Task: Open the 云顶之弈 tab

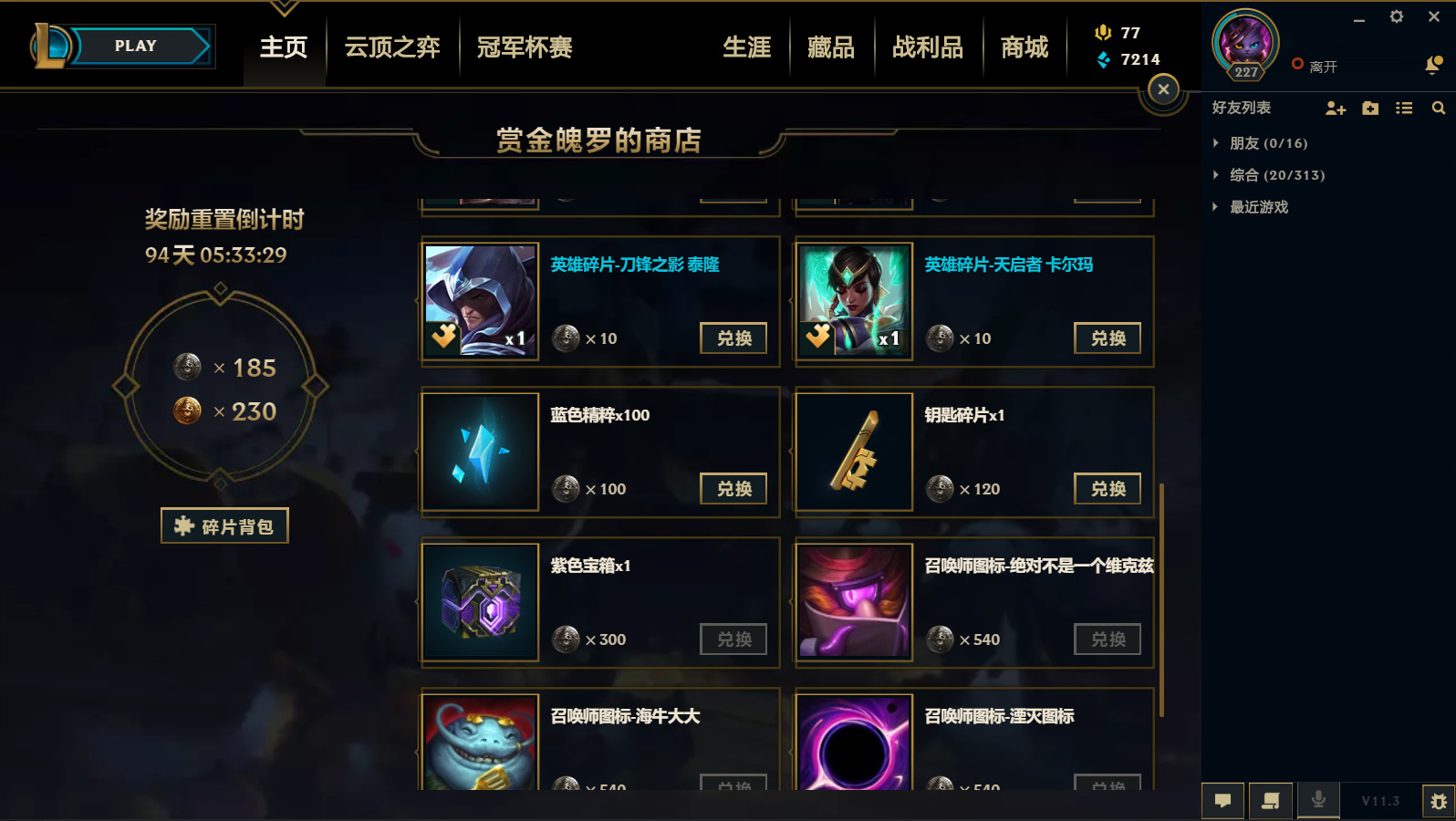Action: (x=391, y=47)
